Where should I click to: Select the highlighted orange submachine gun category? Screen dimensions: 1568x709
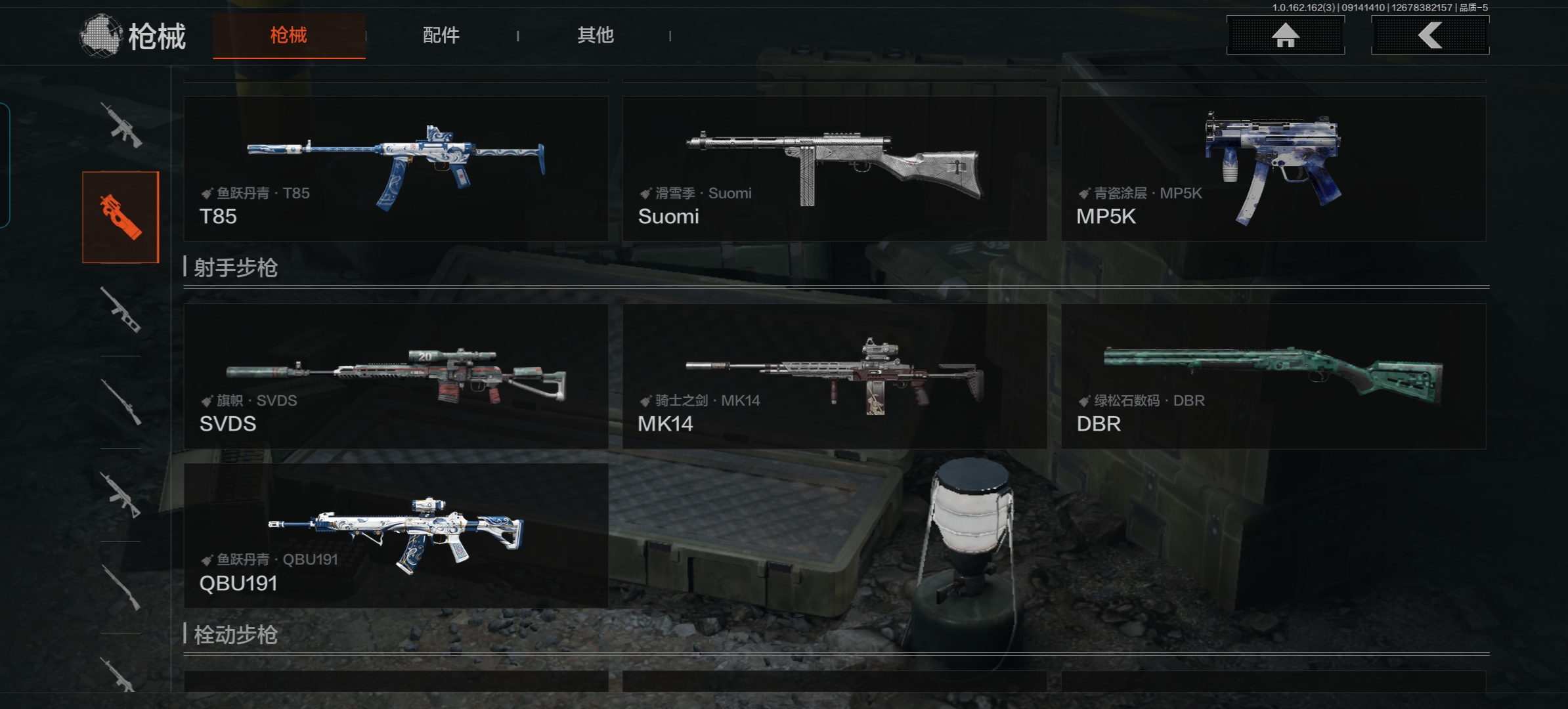(121, 217)
